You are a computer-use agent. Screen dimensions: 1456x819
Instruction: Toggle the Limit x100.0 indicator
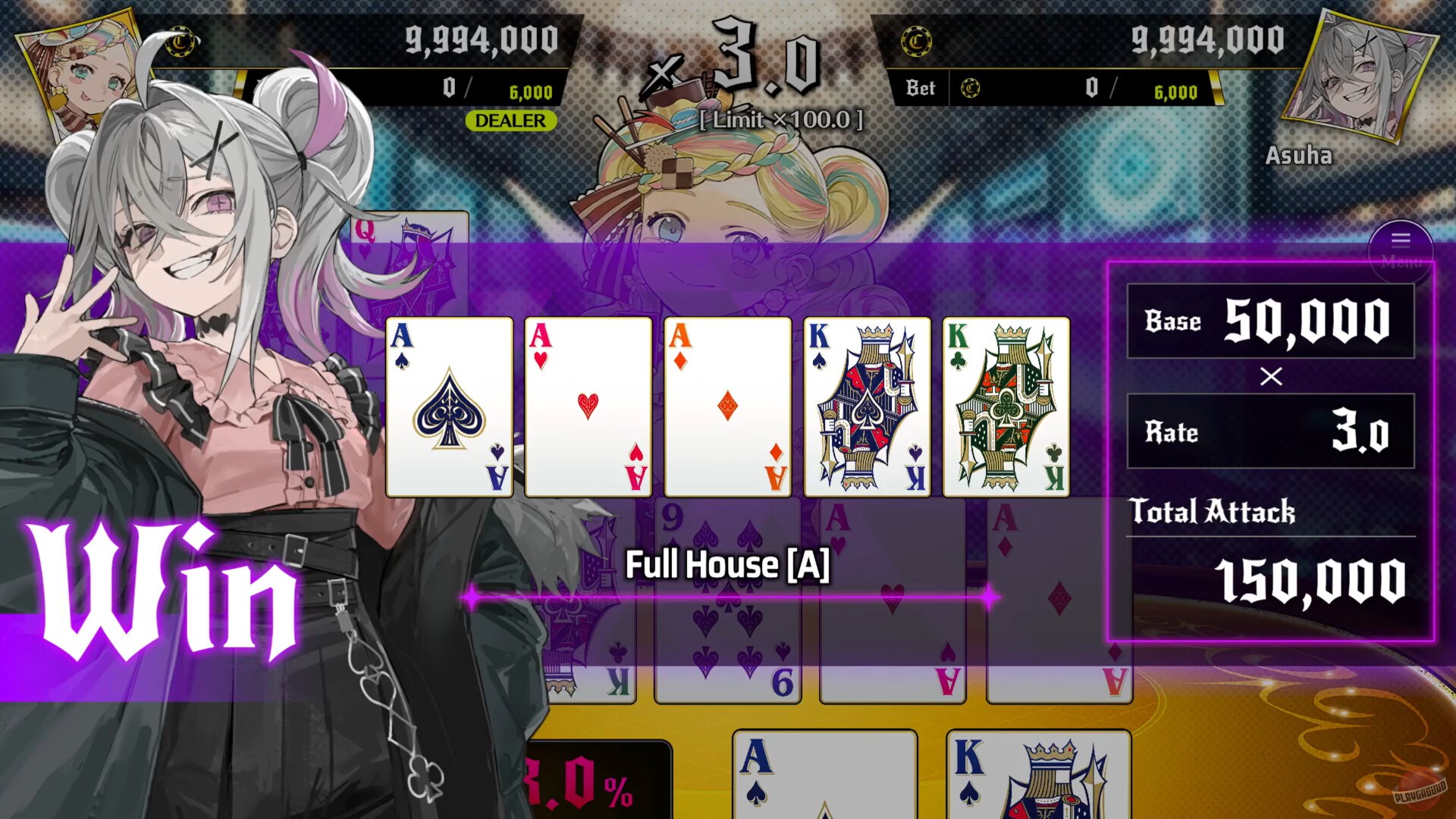point(781,120)
